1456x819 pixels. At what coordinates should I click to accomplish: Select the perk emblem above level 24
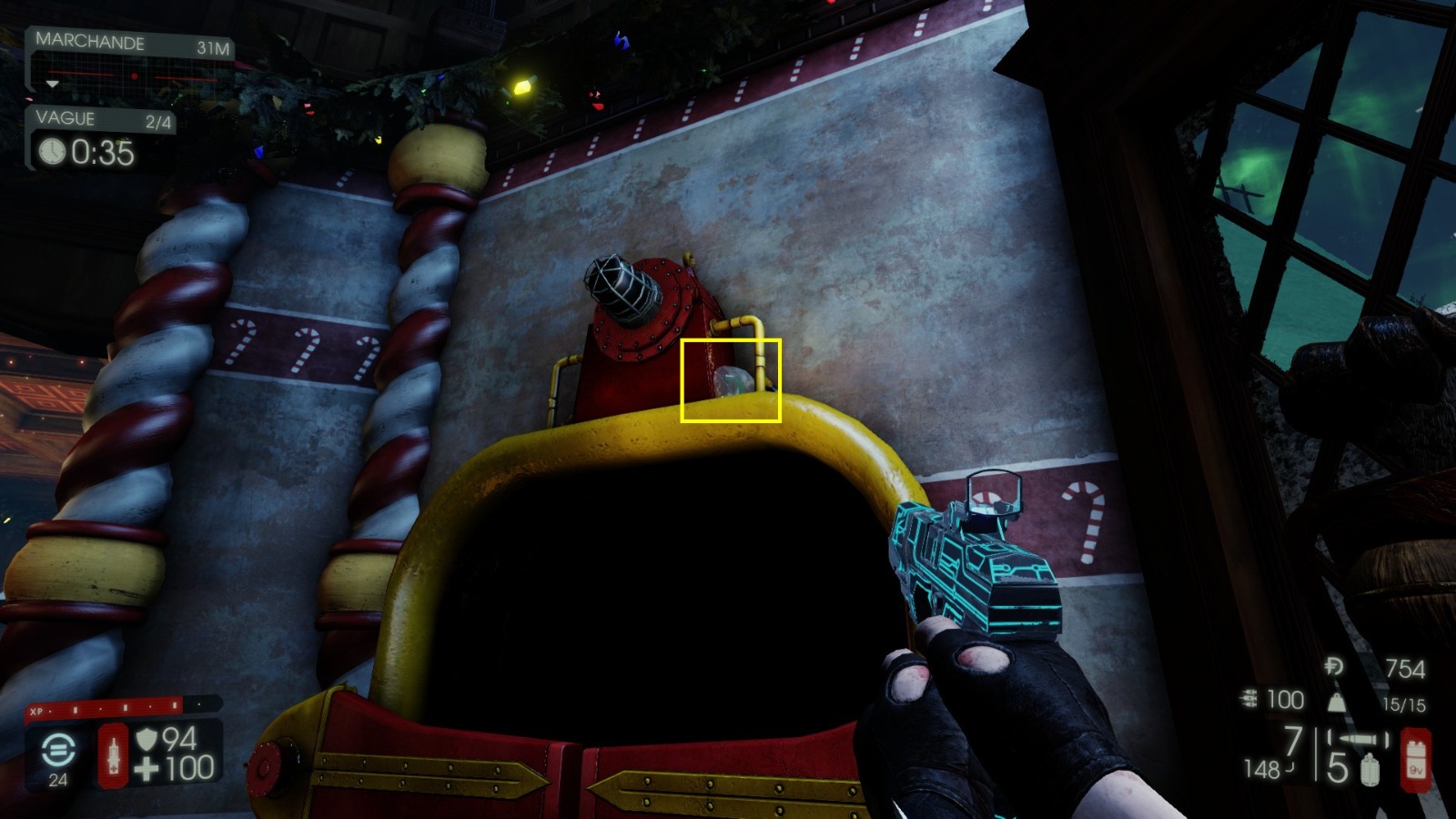click(58, 751)
